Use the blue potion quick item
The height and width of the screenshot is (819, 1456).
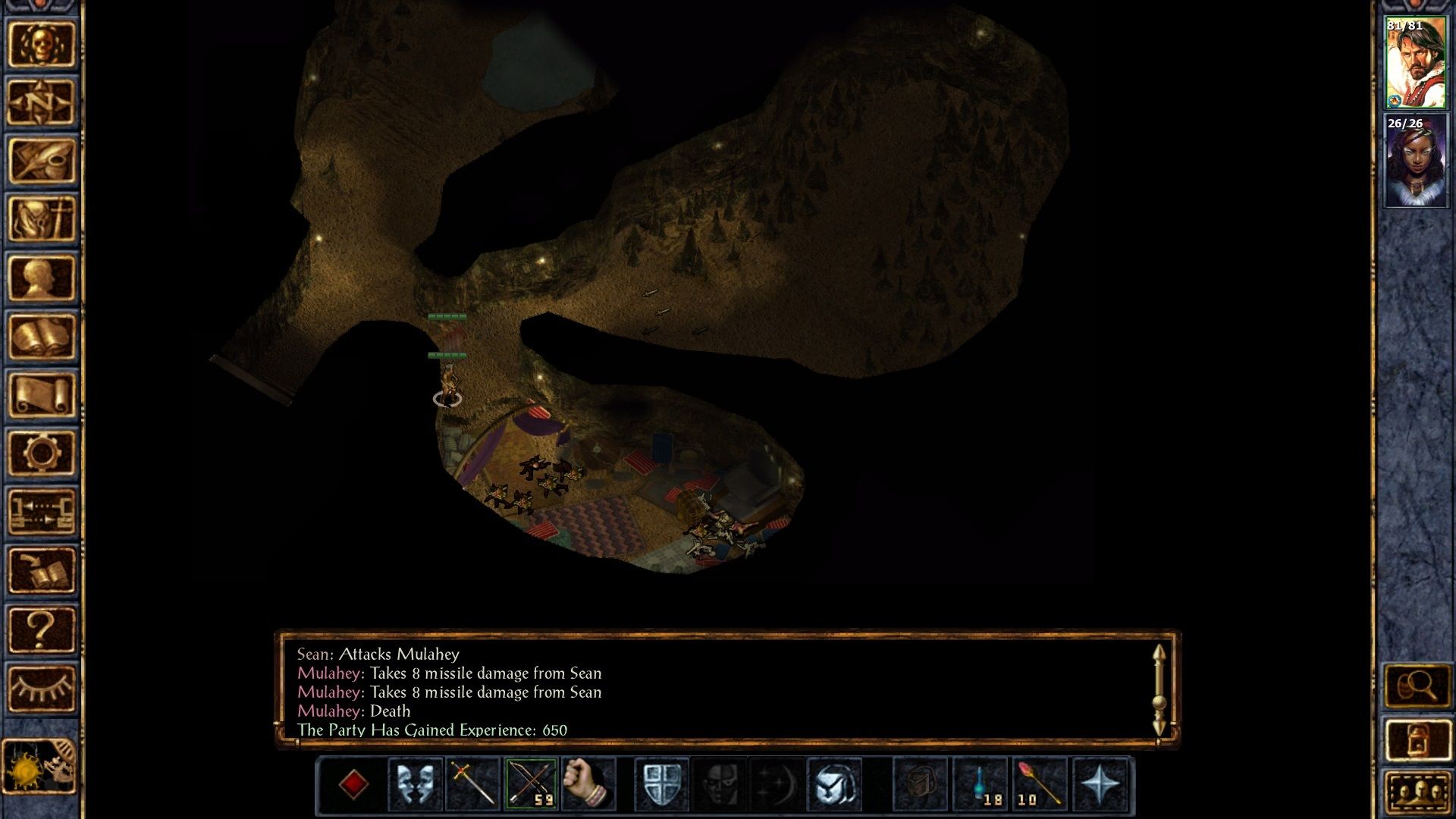(x=981, y=783)
